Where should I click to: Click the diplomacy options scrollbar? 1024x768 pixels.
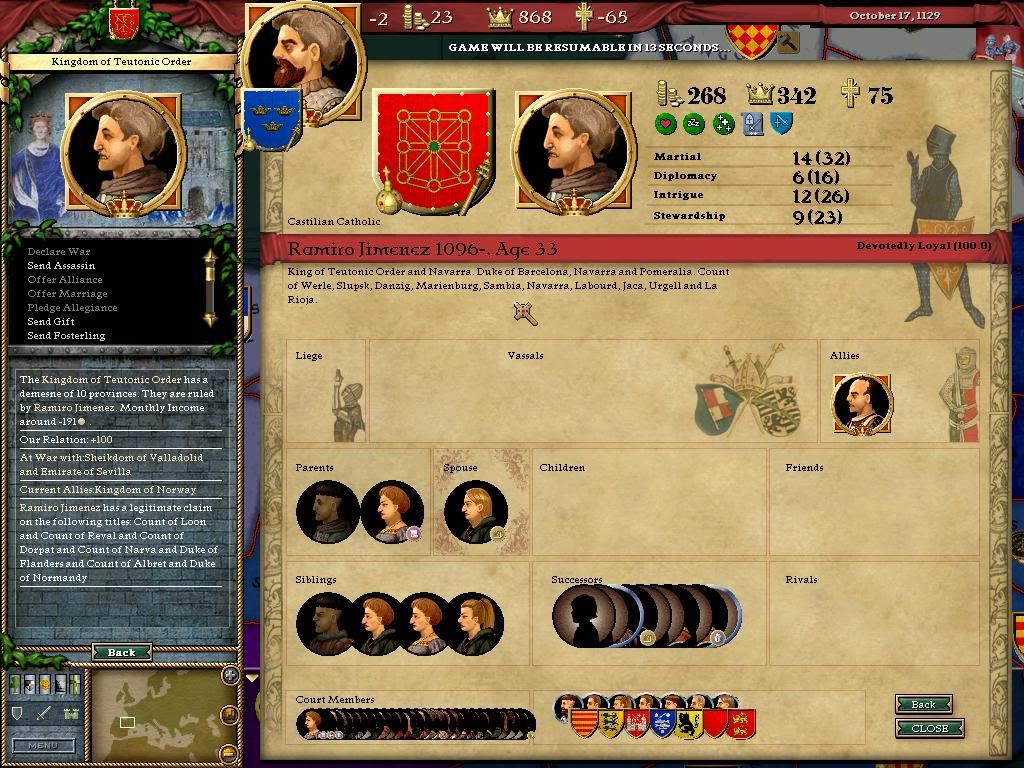click(210, 287)
